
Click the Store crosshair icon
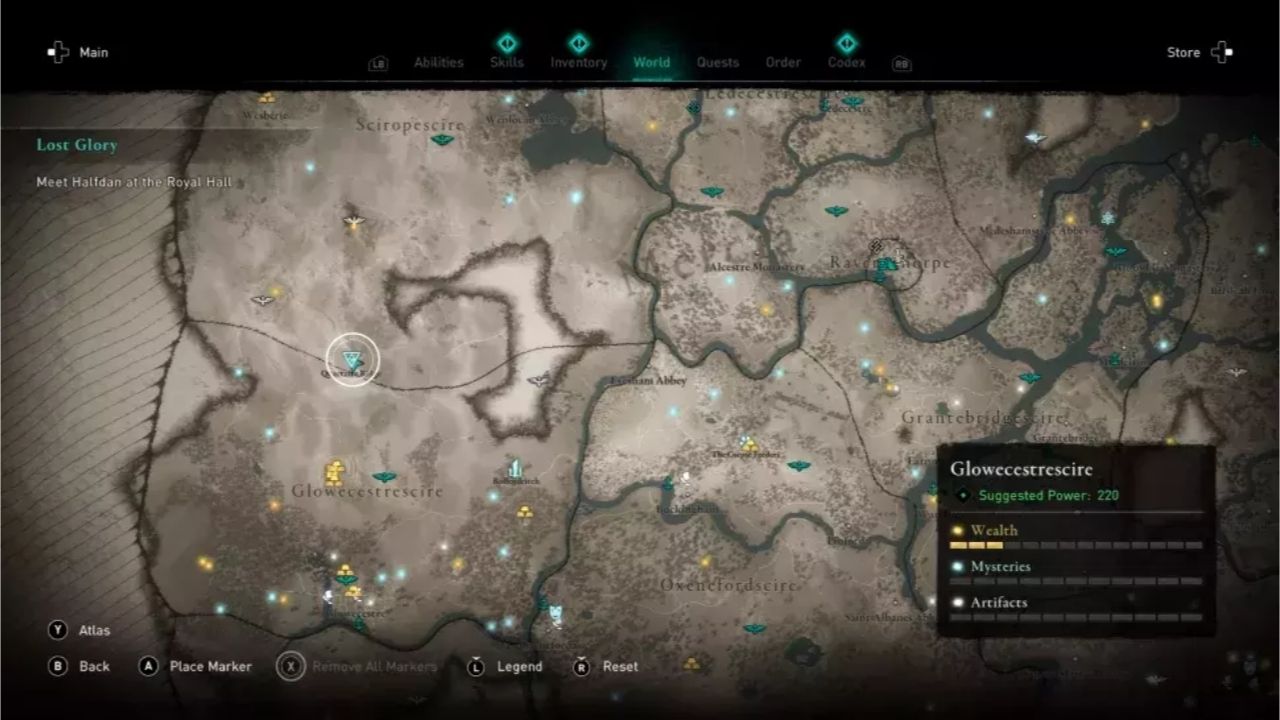click(1220, 52)
